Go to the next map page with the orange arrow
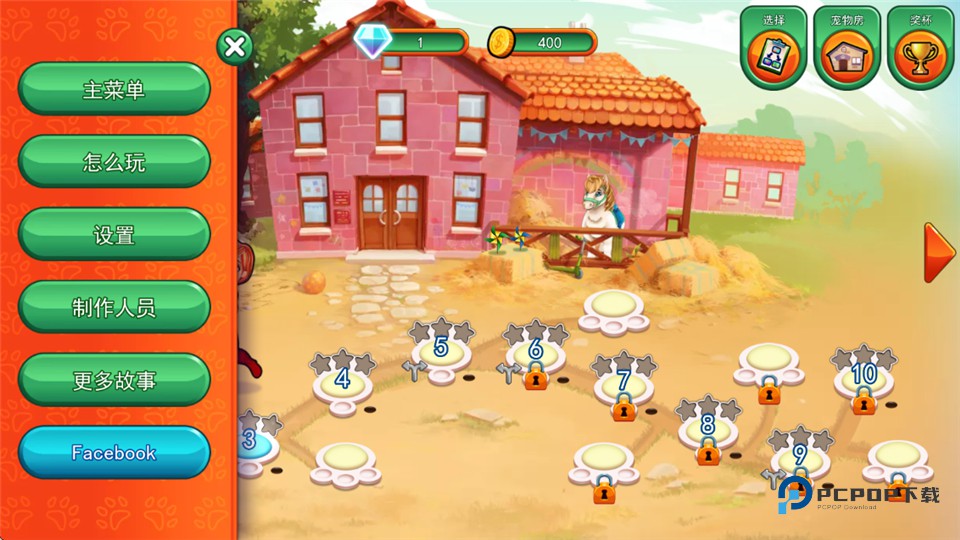Viewport: 960px width, 540px height. [x=938, y=253]
